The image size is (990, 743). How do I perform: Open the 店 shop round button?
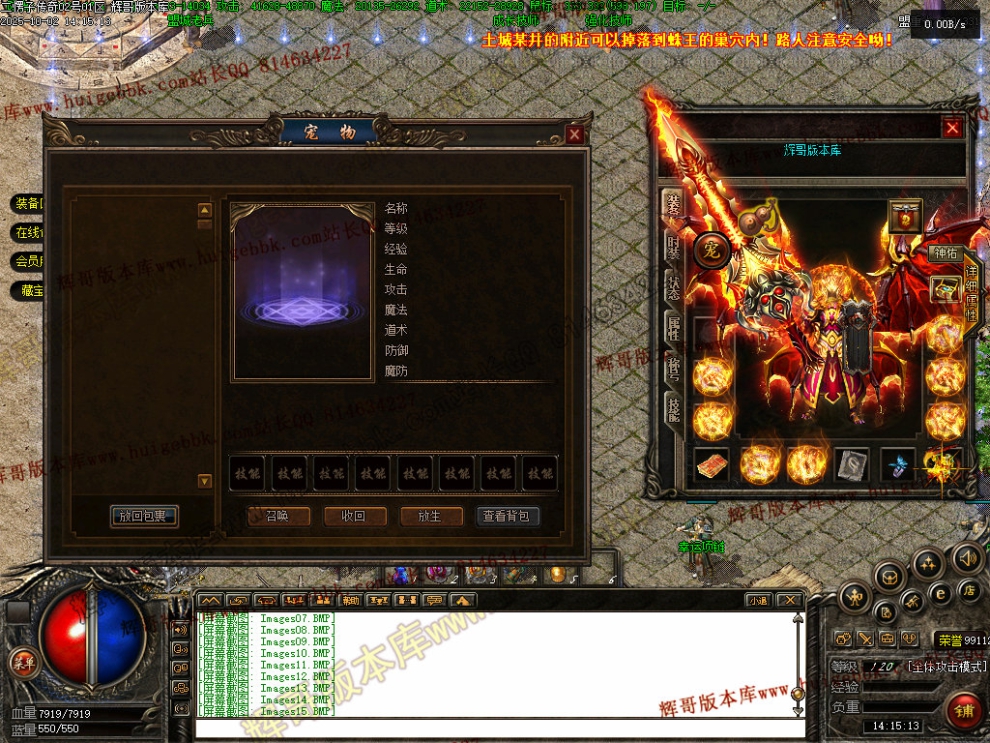pos(968,590)
